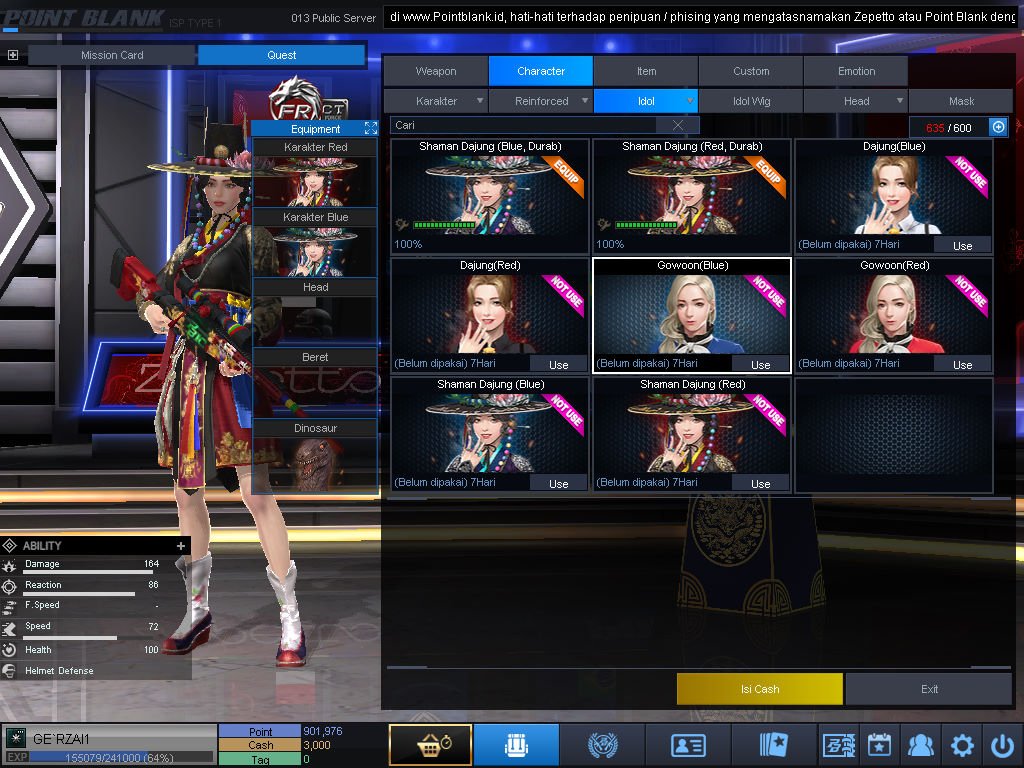The width and height of the screenshot is (1024, 768).
Task: Select the Quest tab
Action: coord(281,55)
